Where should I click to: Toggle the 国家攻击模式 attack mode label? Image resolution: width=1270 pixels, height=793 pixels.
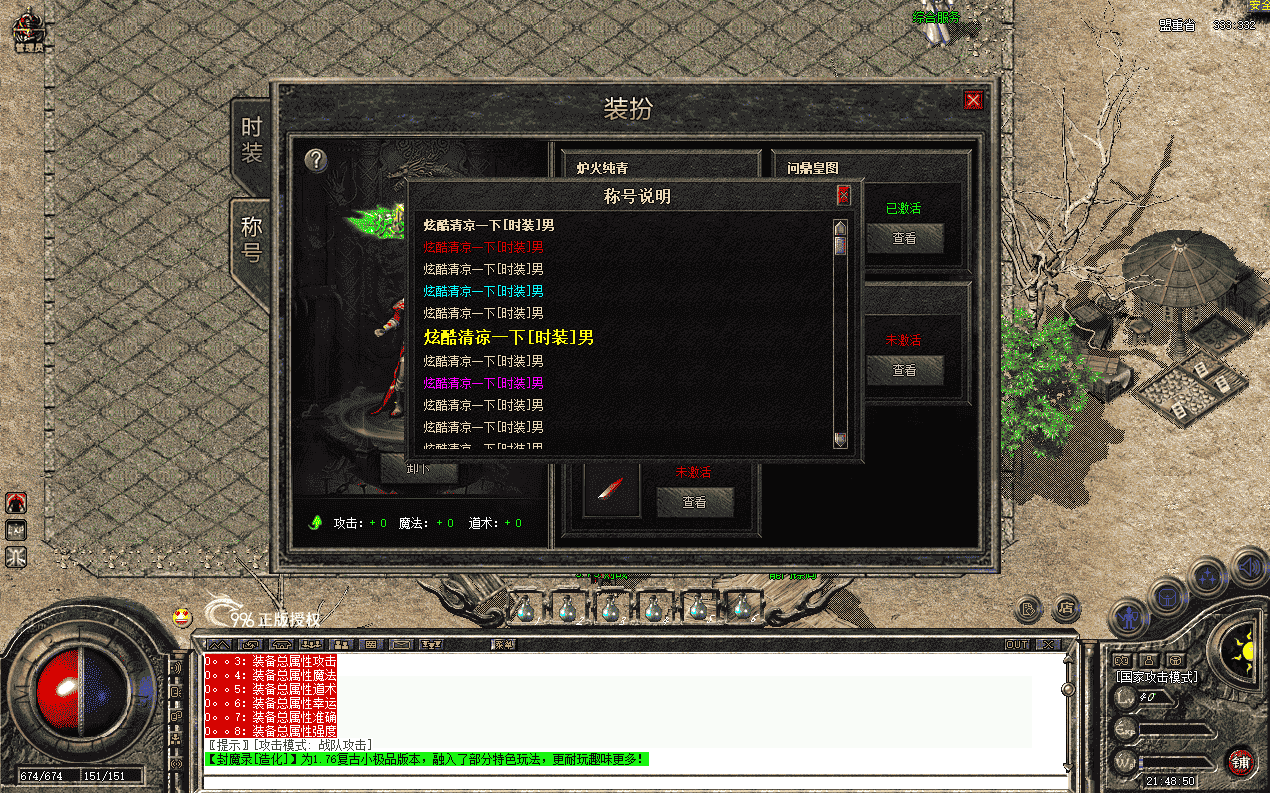click(1157, 677)
